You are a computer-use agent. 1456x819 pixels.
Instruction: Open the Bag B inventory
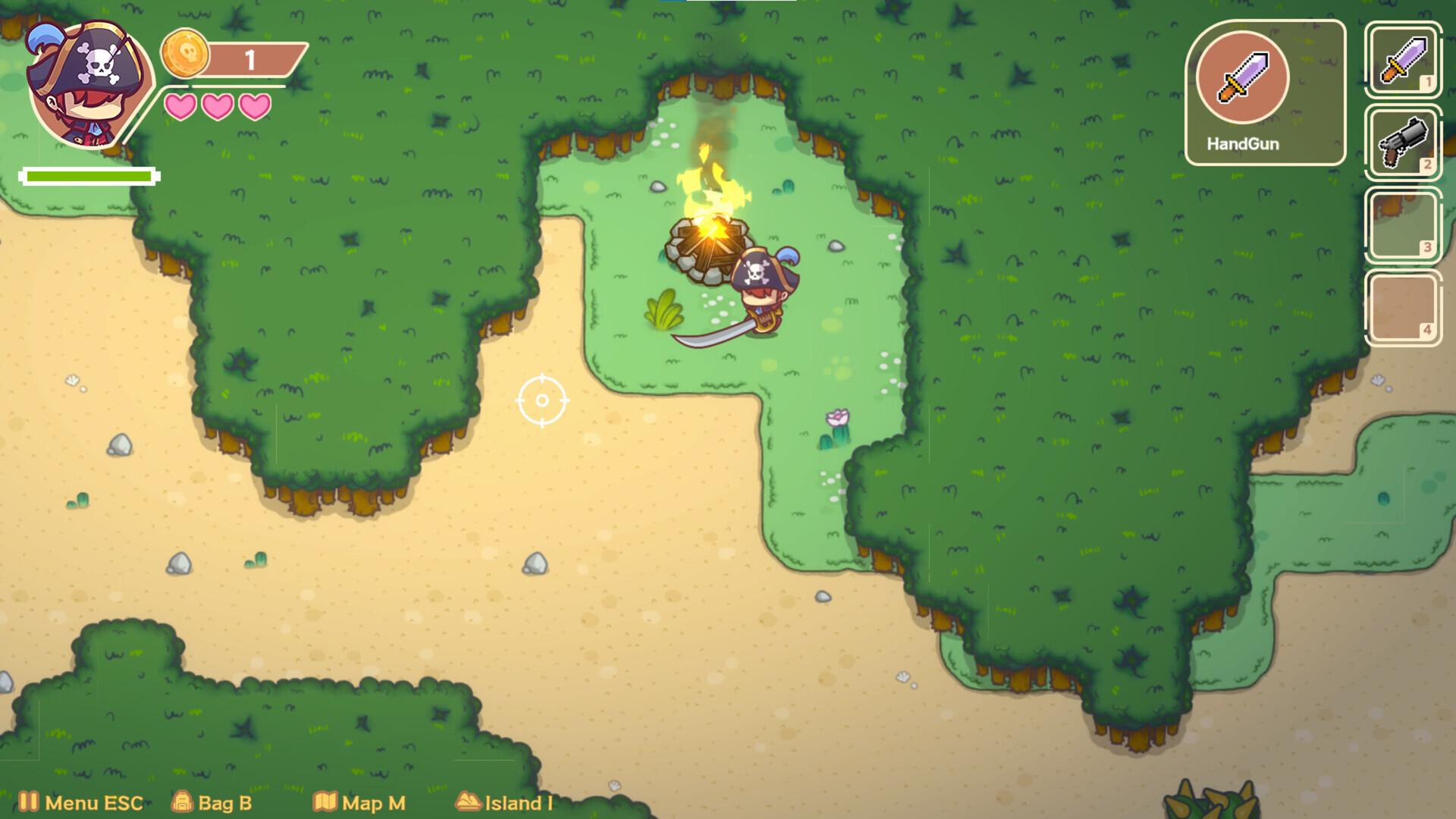click(224, 802)
